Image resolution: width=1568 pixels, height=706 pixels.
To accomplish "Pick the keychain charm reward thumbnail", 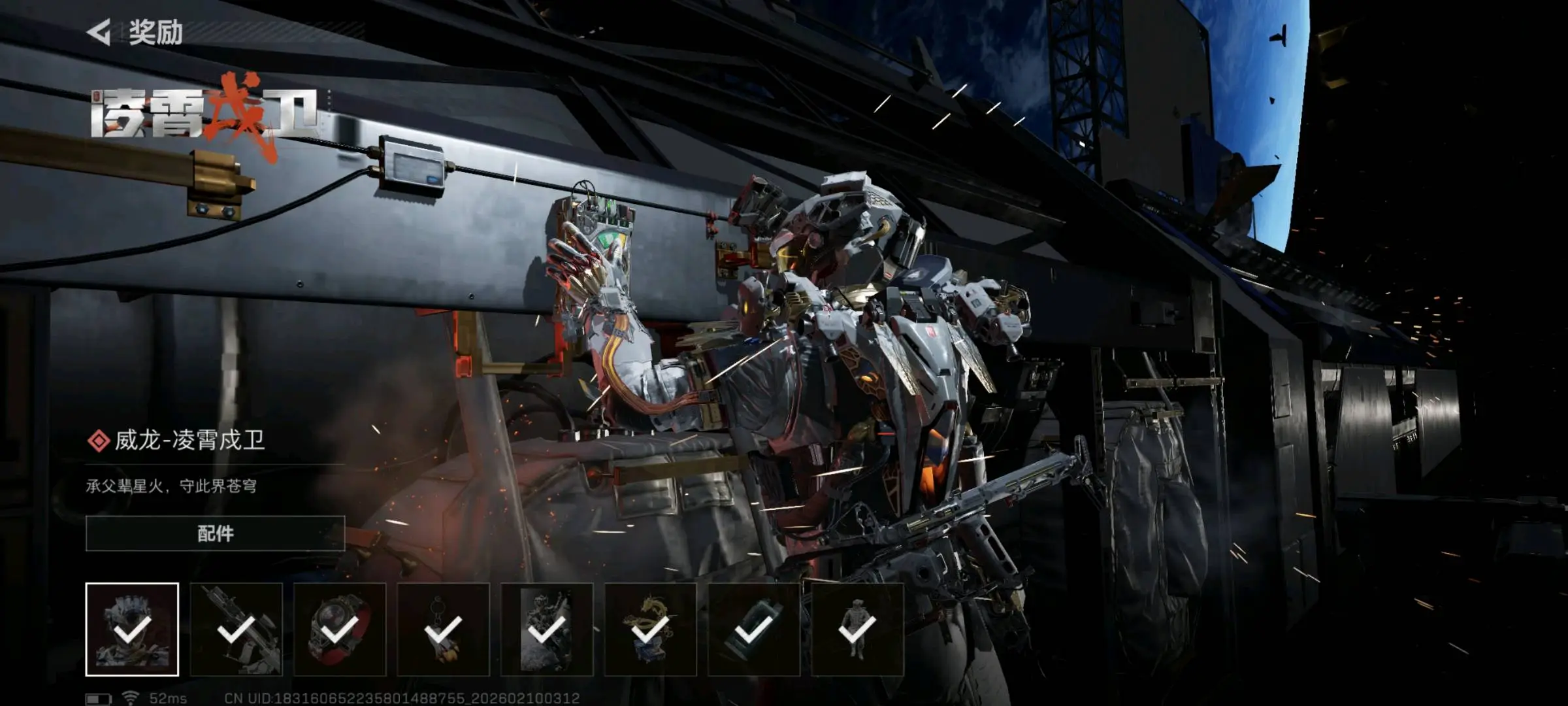I will point(443,629).
